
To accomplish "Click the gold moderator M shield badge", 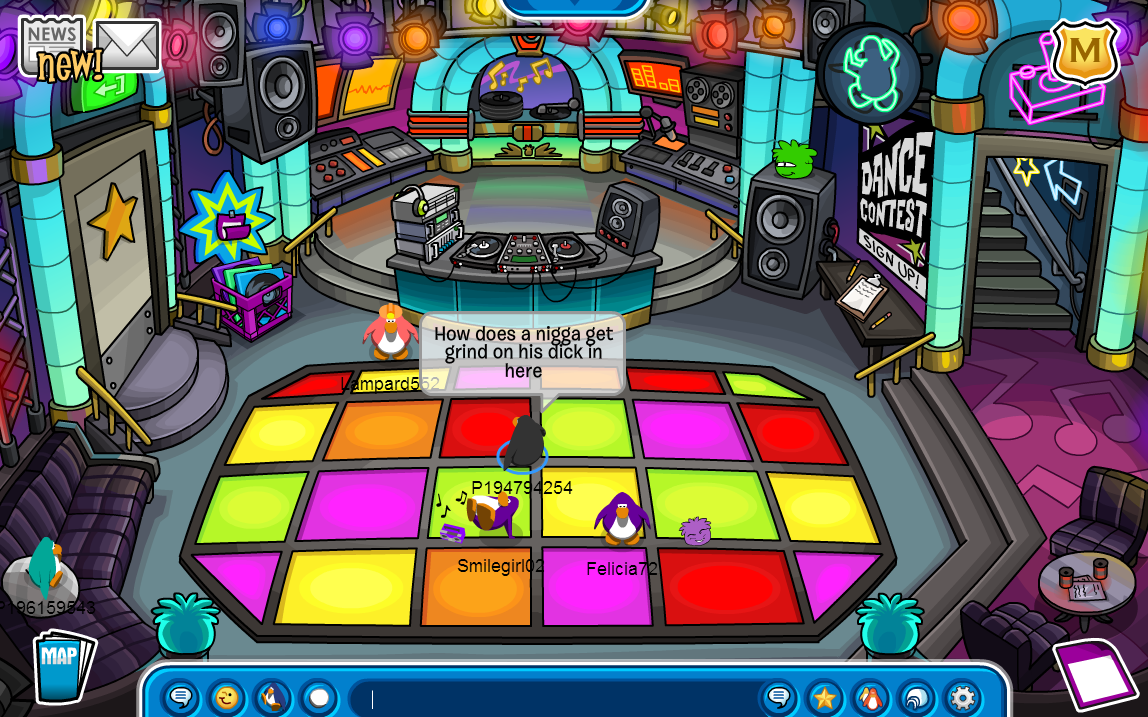I will [x=1084, y=51].
